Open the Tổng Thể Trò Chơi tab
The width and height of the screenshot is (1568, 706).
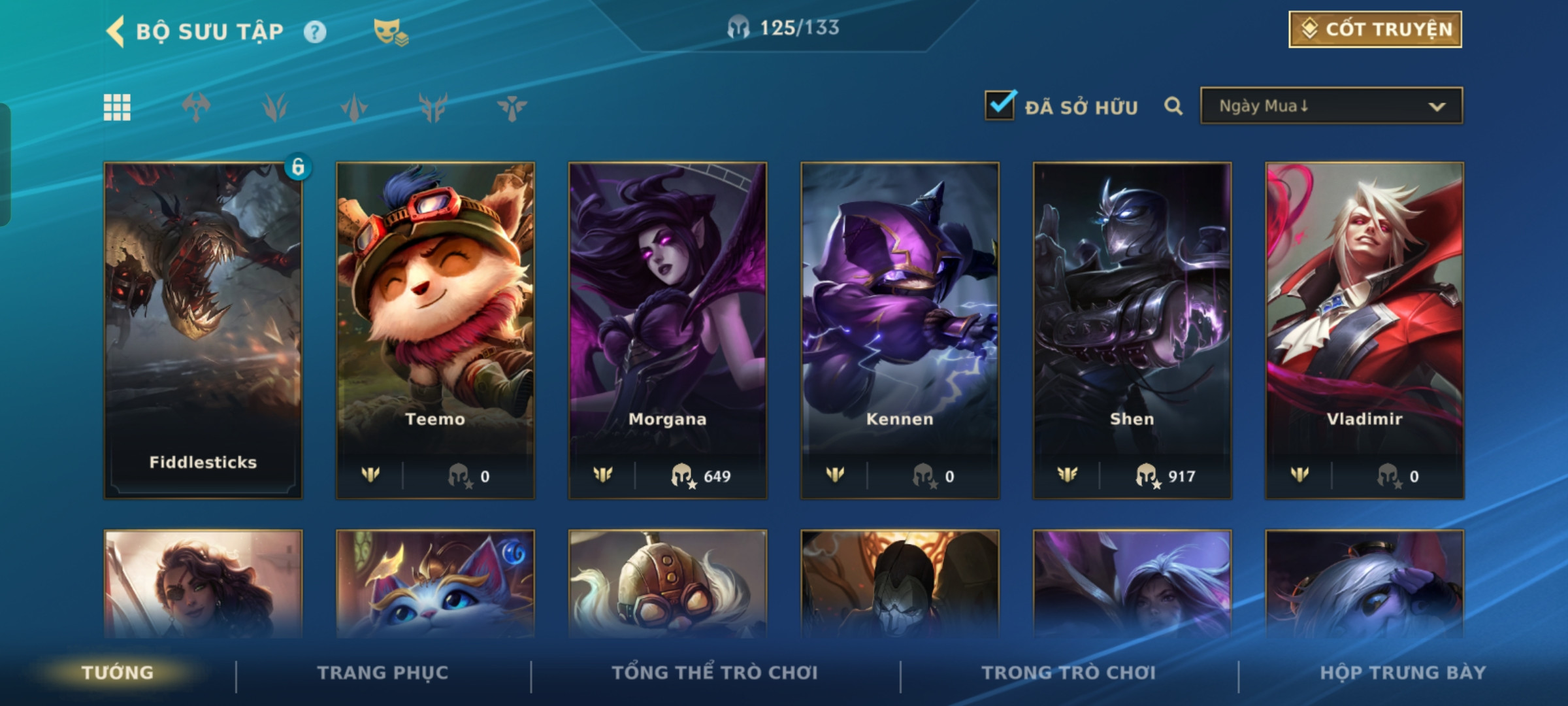coord(715,673)
